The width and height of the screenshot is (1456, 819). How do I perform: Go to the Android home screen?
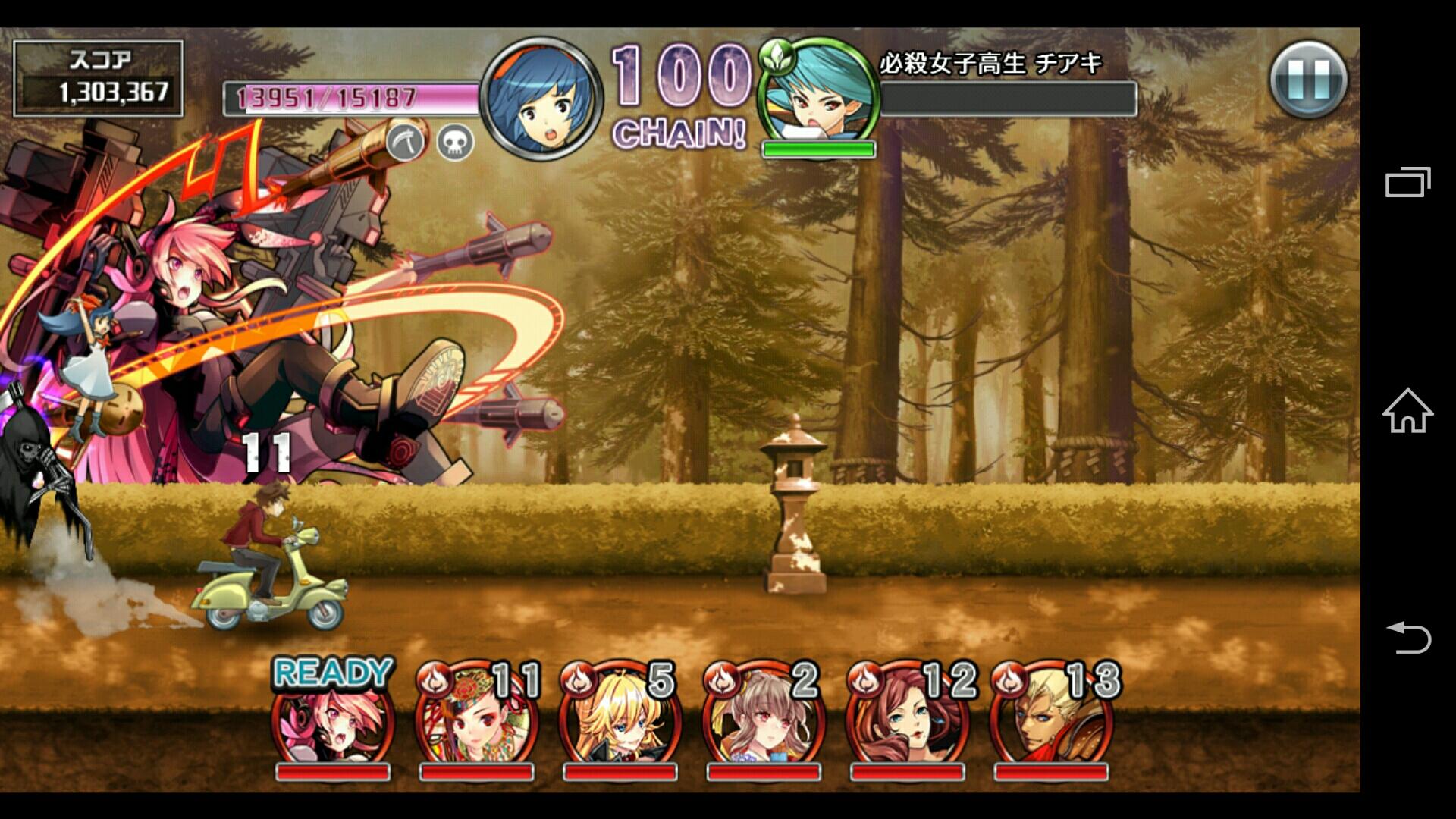pos(1407,410)
